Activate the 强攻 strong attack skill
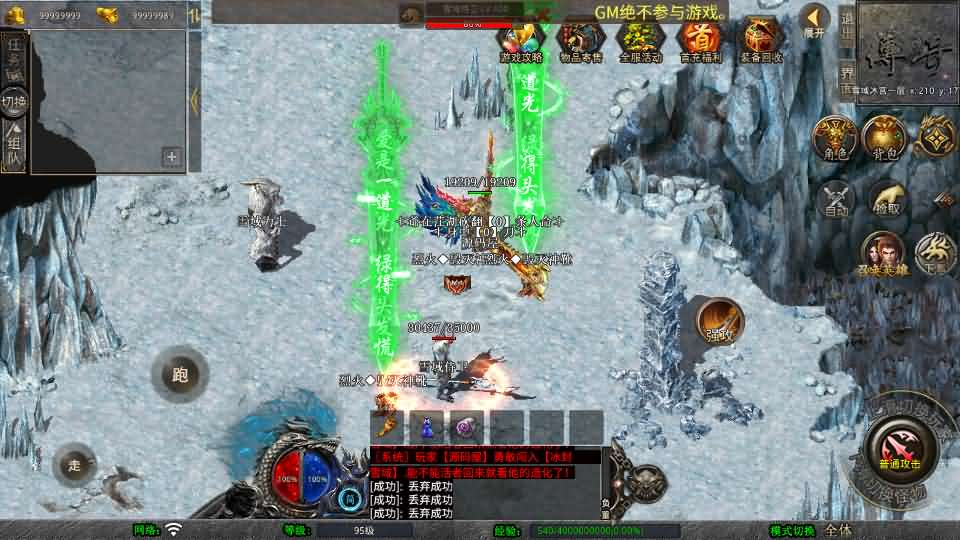960x540 pixels. pyautogui.click(x=719, y=320)
